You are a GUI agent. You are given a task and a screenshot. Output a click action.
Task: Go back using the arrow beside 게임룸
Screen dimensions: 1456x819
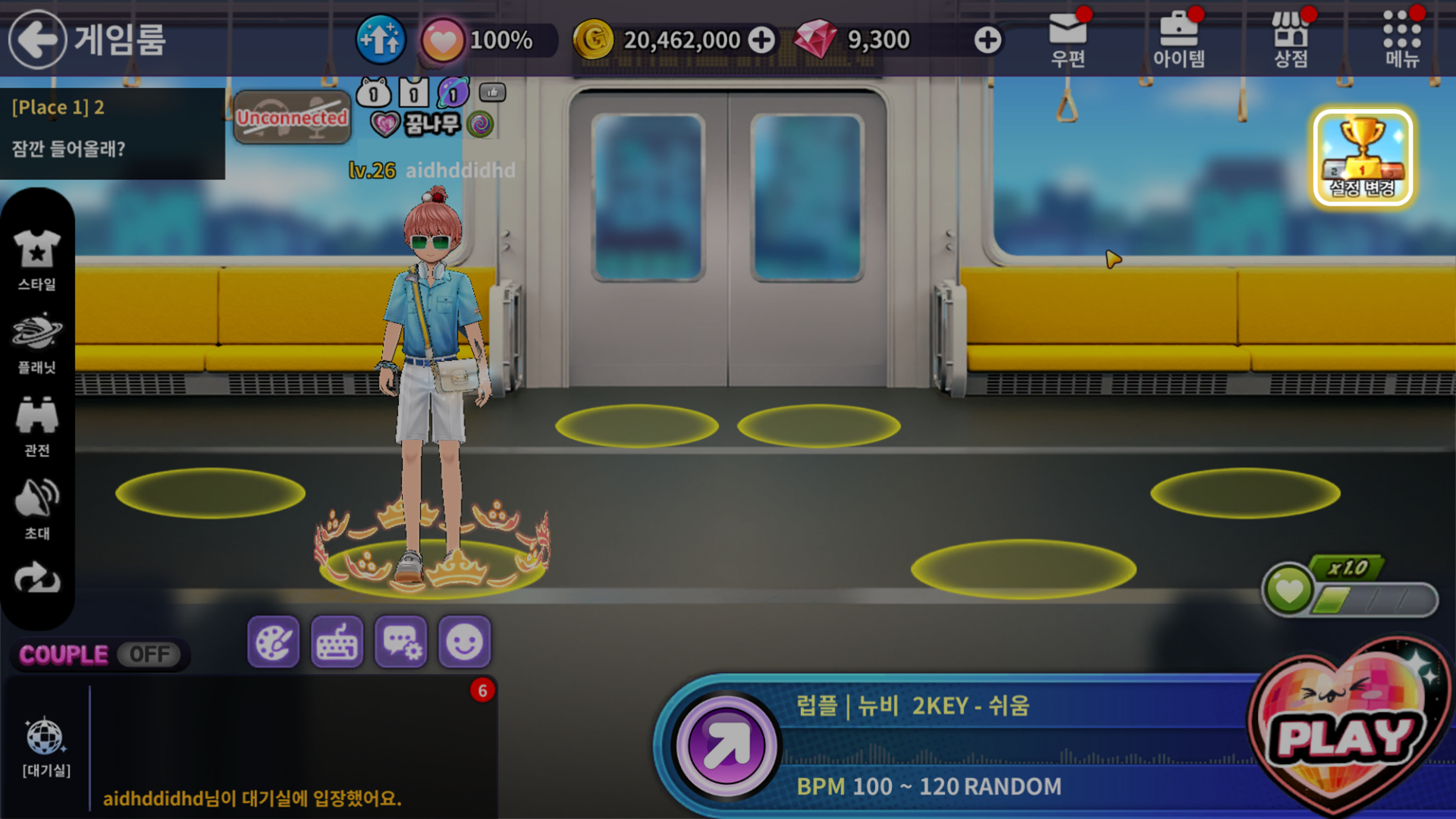point(37,39)
